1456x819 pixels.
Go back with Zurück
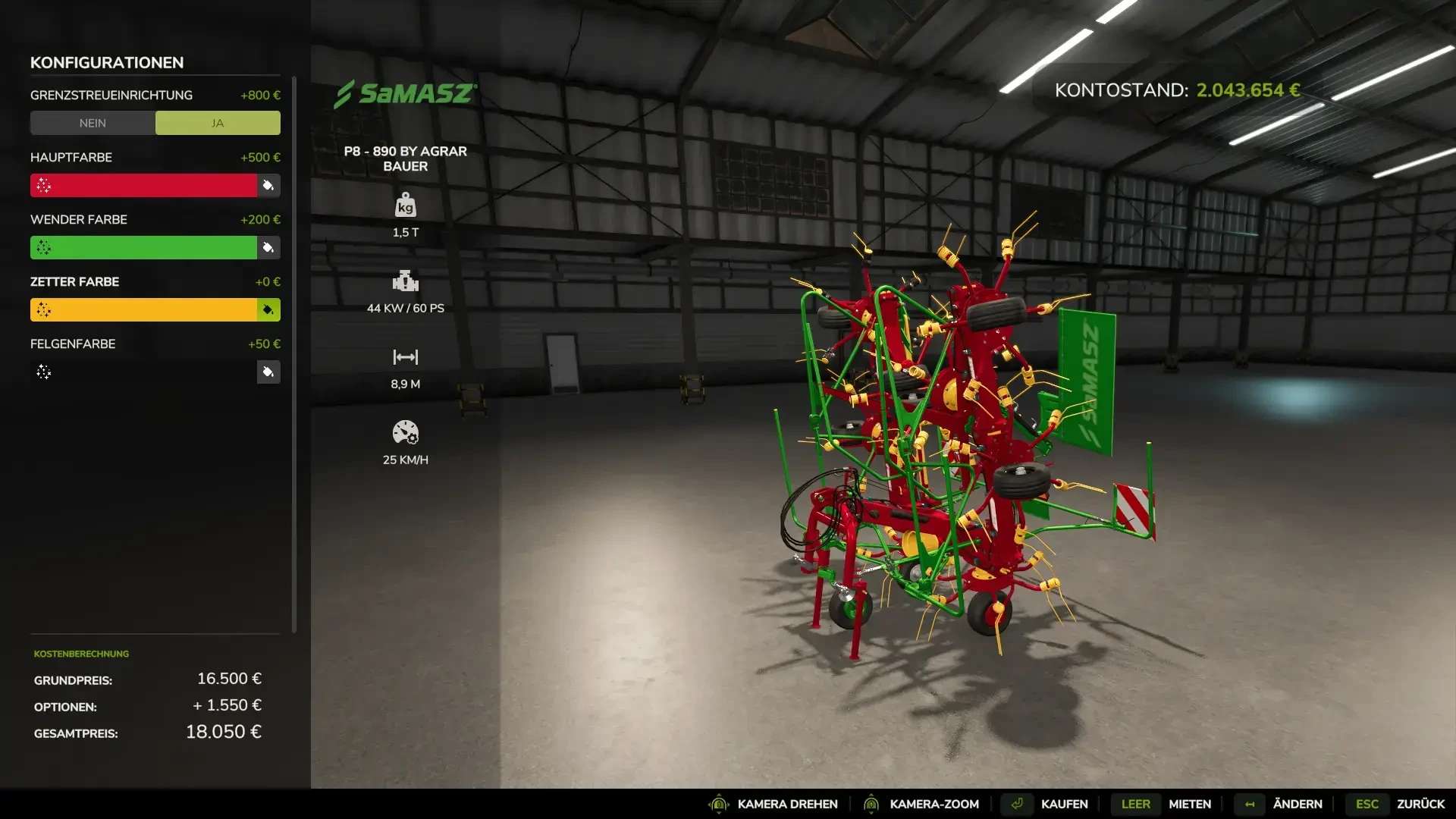tap(1420, 804)
